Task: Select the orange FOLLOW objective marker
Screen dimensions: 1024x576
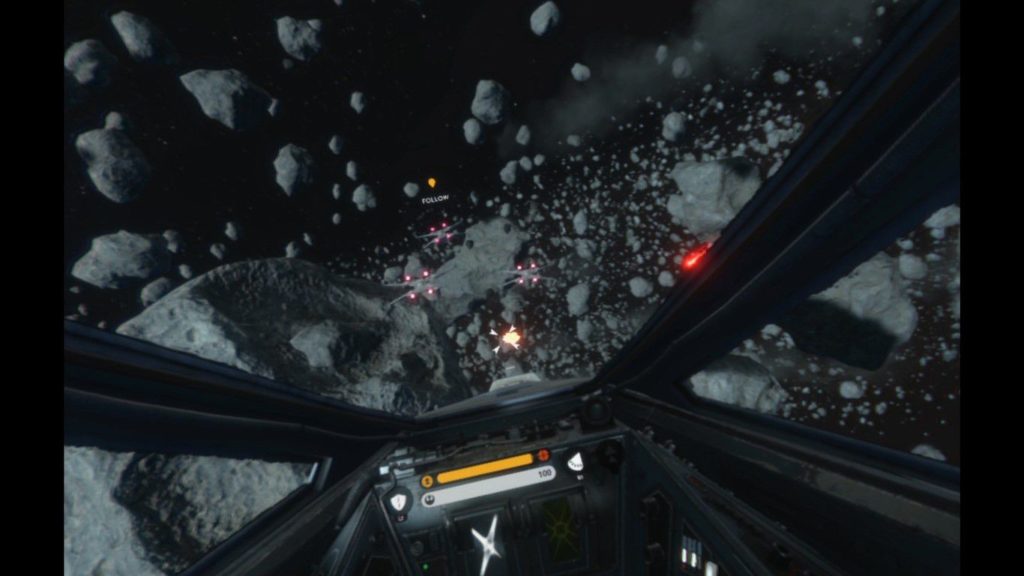Action: point(431,184)
